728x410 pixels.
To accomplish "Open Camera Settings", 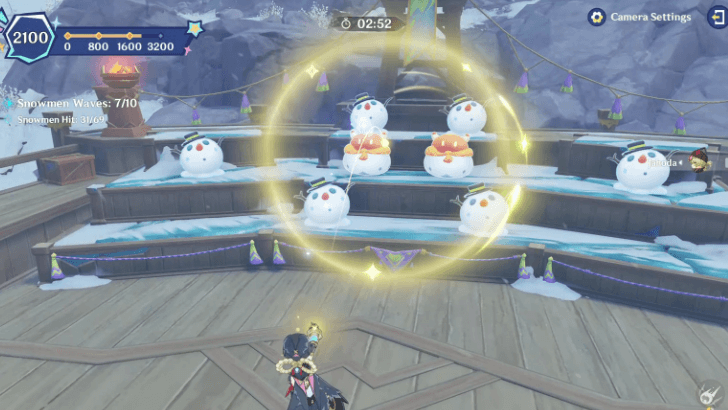I will (640, 17).
